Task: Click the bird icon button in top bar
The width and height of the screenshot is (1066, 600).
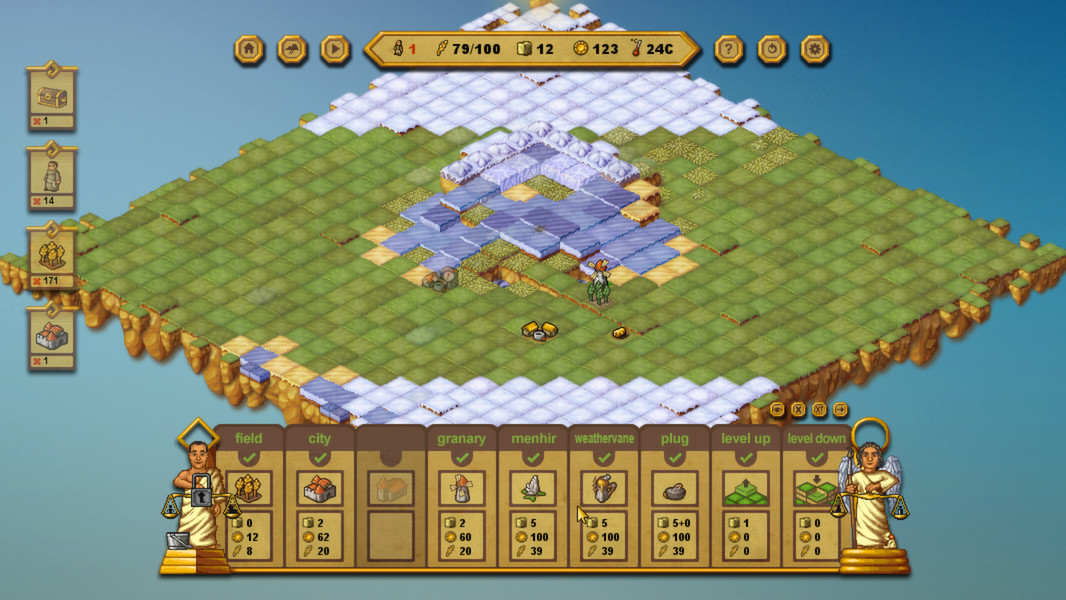Action: coord(292,49)
